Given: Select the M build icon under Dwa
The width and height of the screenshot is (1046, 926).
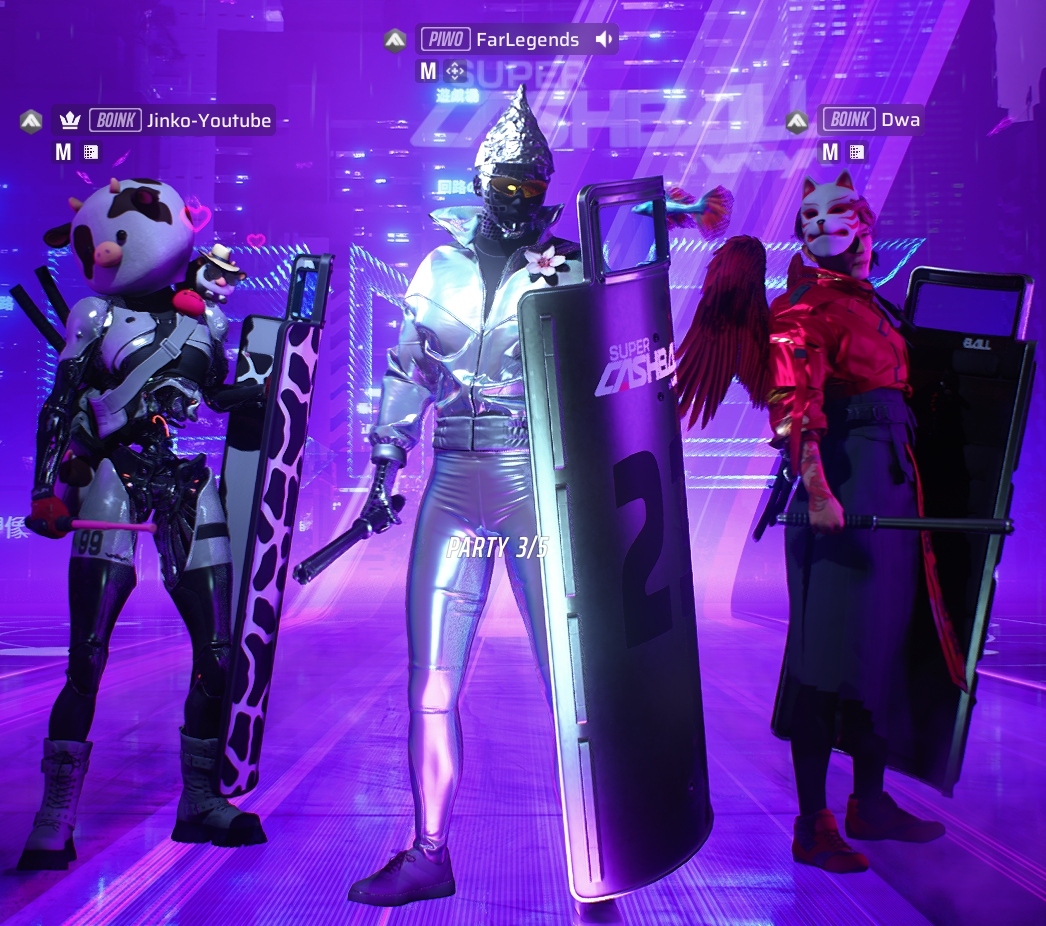Looking at the screenshot, I should tap(829, 152).
